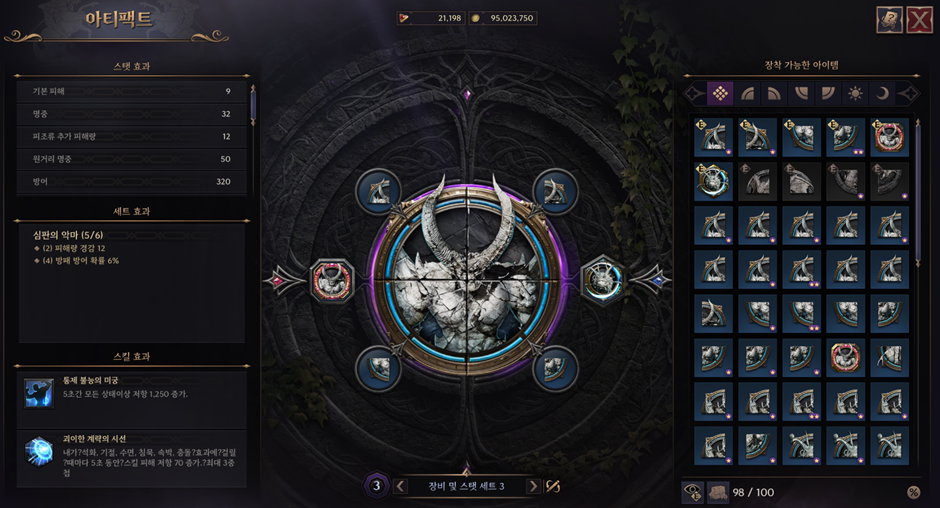This screenshot has width=940, height=508.
Task: Select the 통제 불능의 마궁 skill effect icon
Action: pyautogui.click(x=39, y=393)
